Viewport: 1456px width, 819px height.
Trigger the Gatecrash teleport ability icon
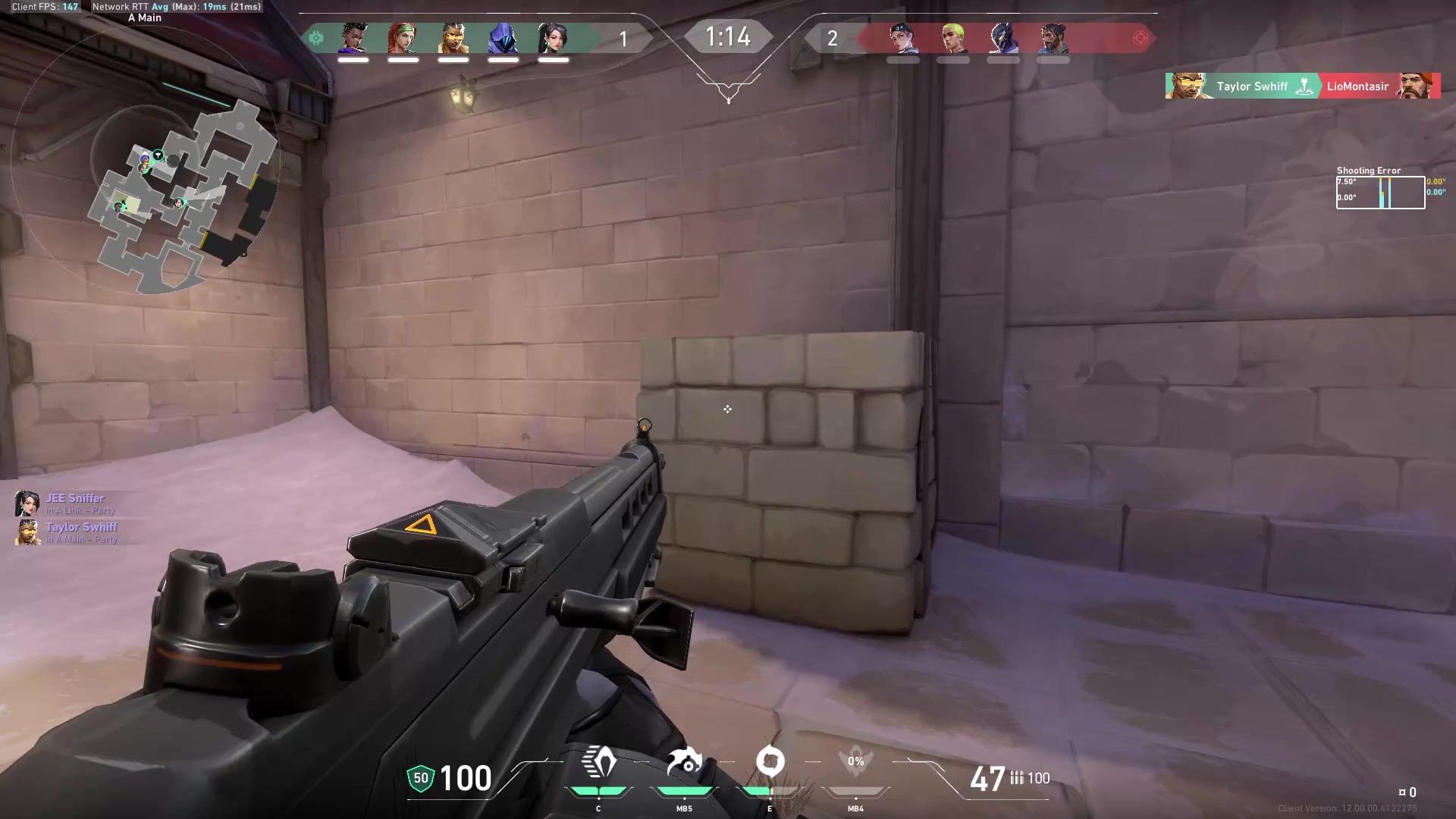coord(770,762)
